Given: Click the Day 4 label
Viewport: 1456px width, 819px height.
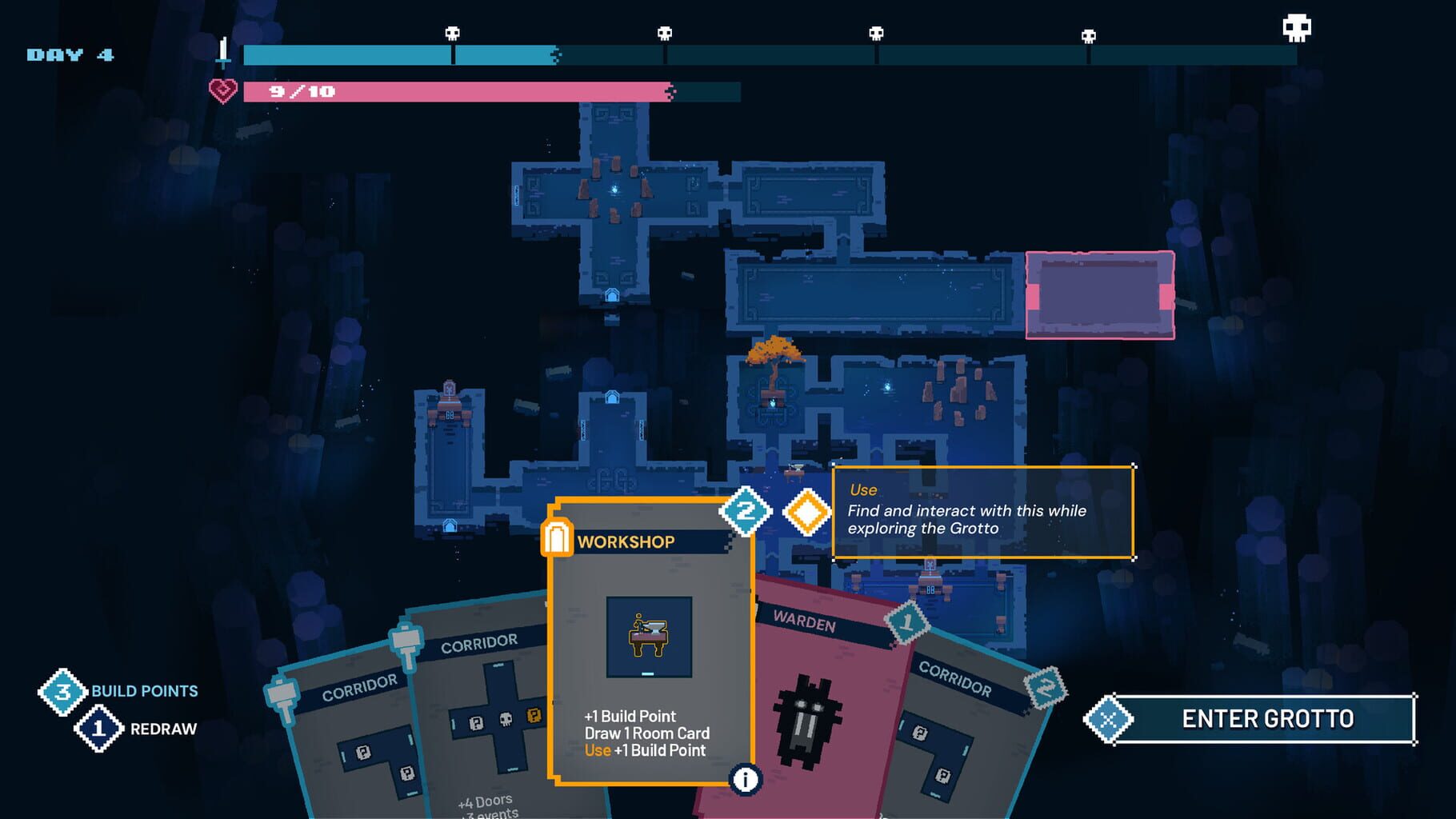Looking at the screenshot, I should pyautogui.click(x=68, y=54).
